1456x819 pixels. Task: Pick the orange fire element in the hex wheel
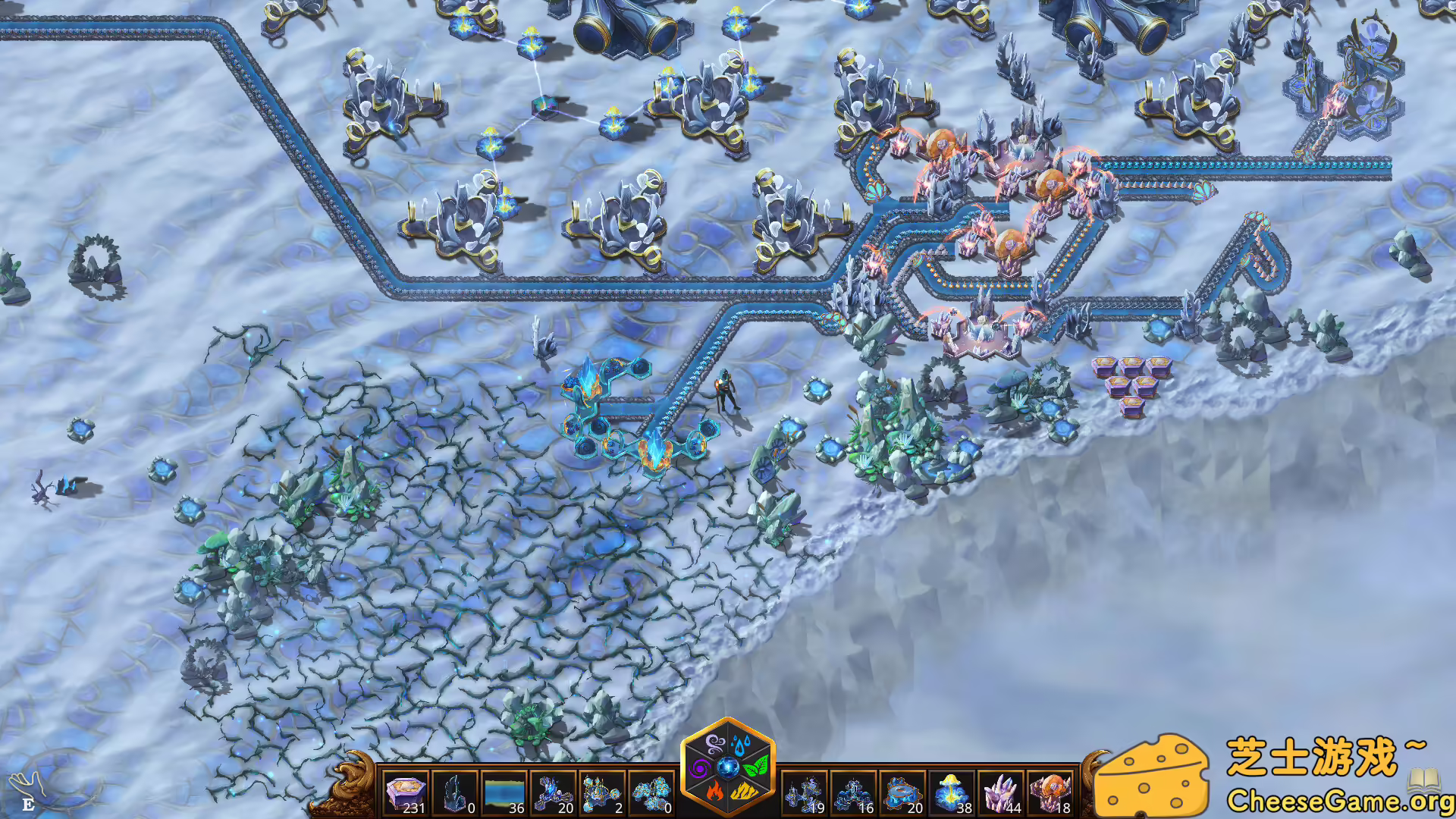tap(714, 792)
